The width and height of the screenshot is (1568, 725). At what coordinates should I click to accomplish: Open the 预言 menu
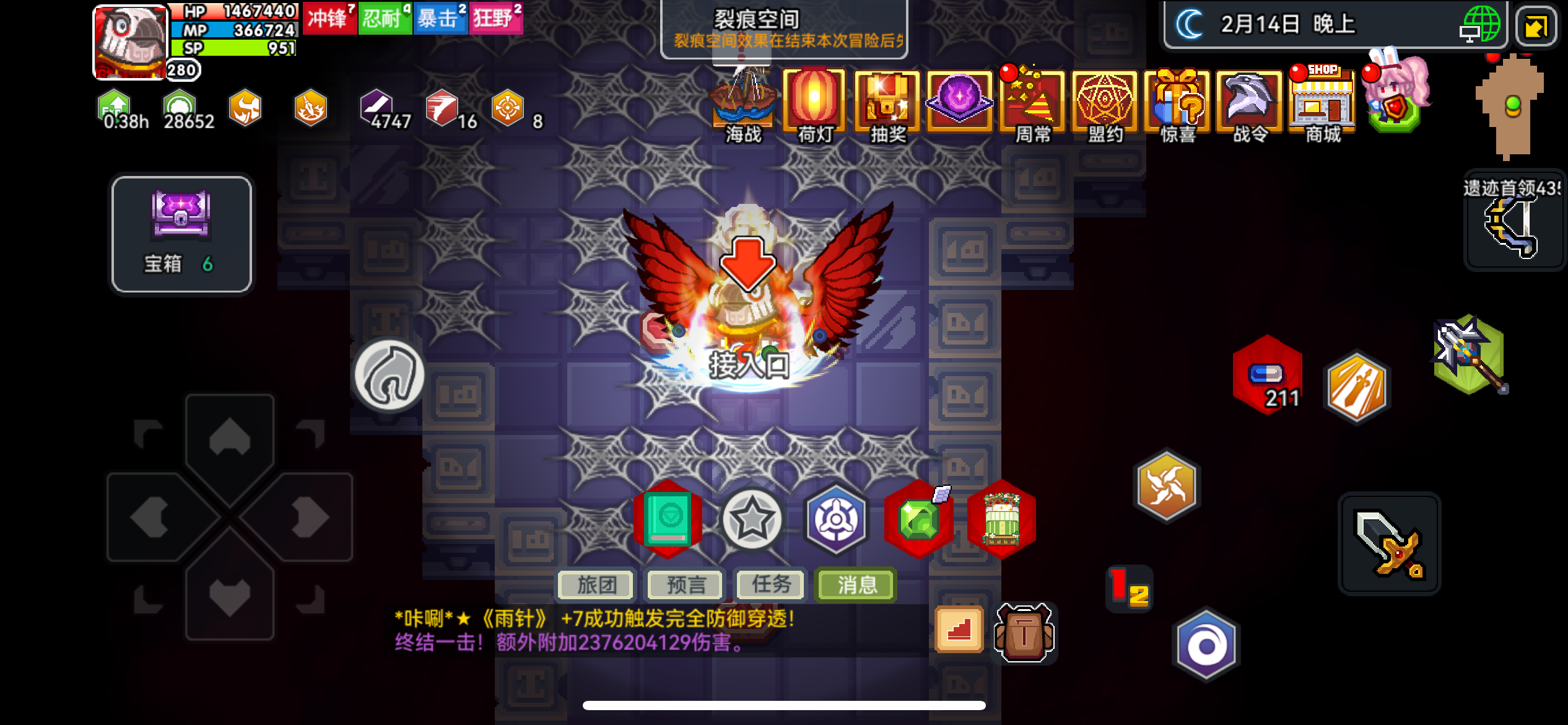click(x=684, y=584)
